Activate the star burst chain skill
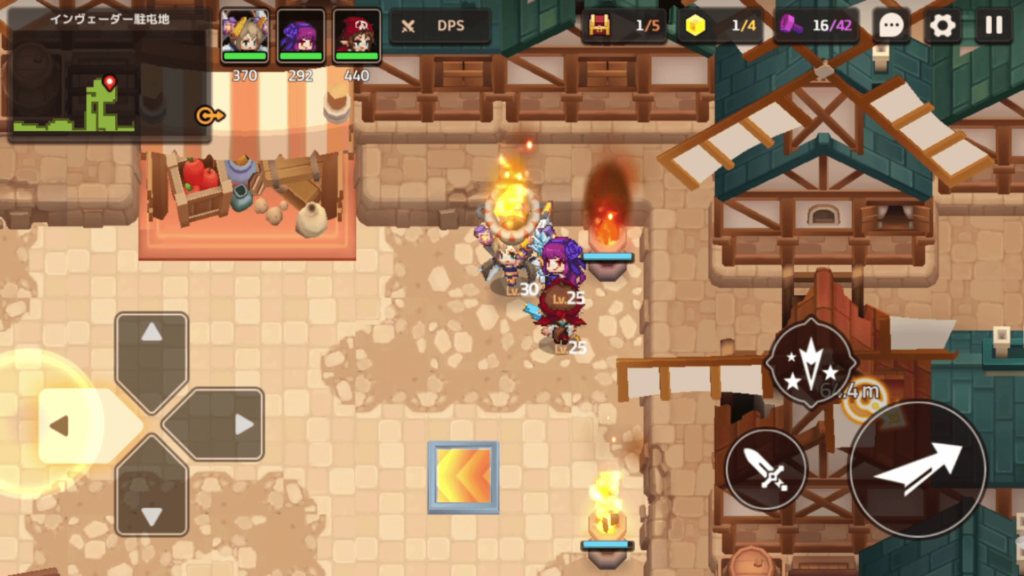 coord(809,362)
